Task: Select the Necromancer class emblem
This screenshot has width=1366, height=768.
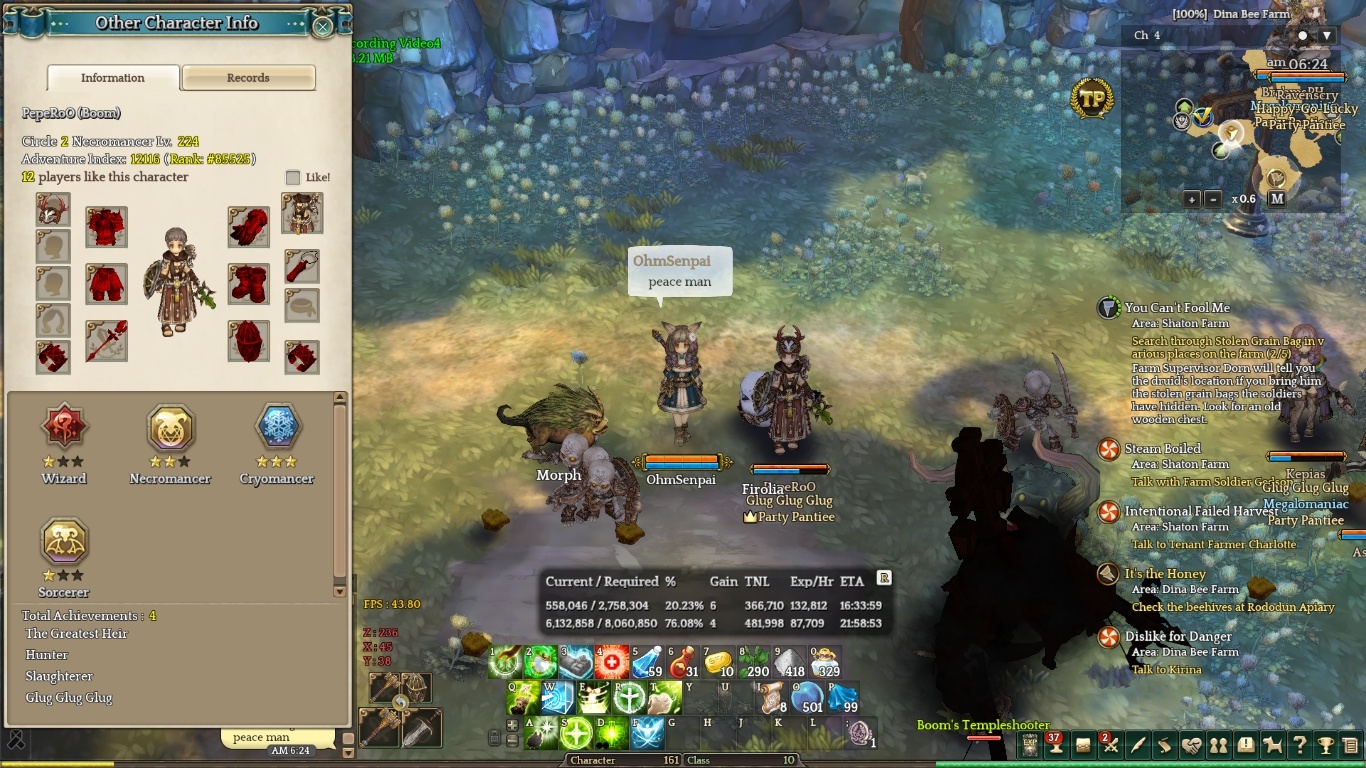Action: tap(170, 429)
